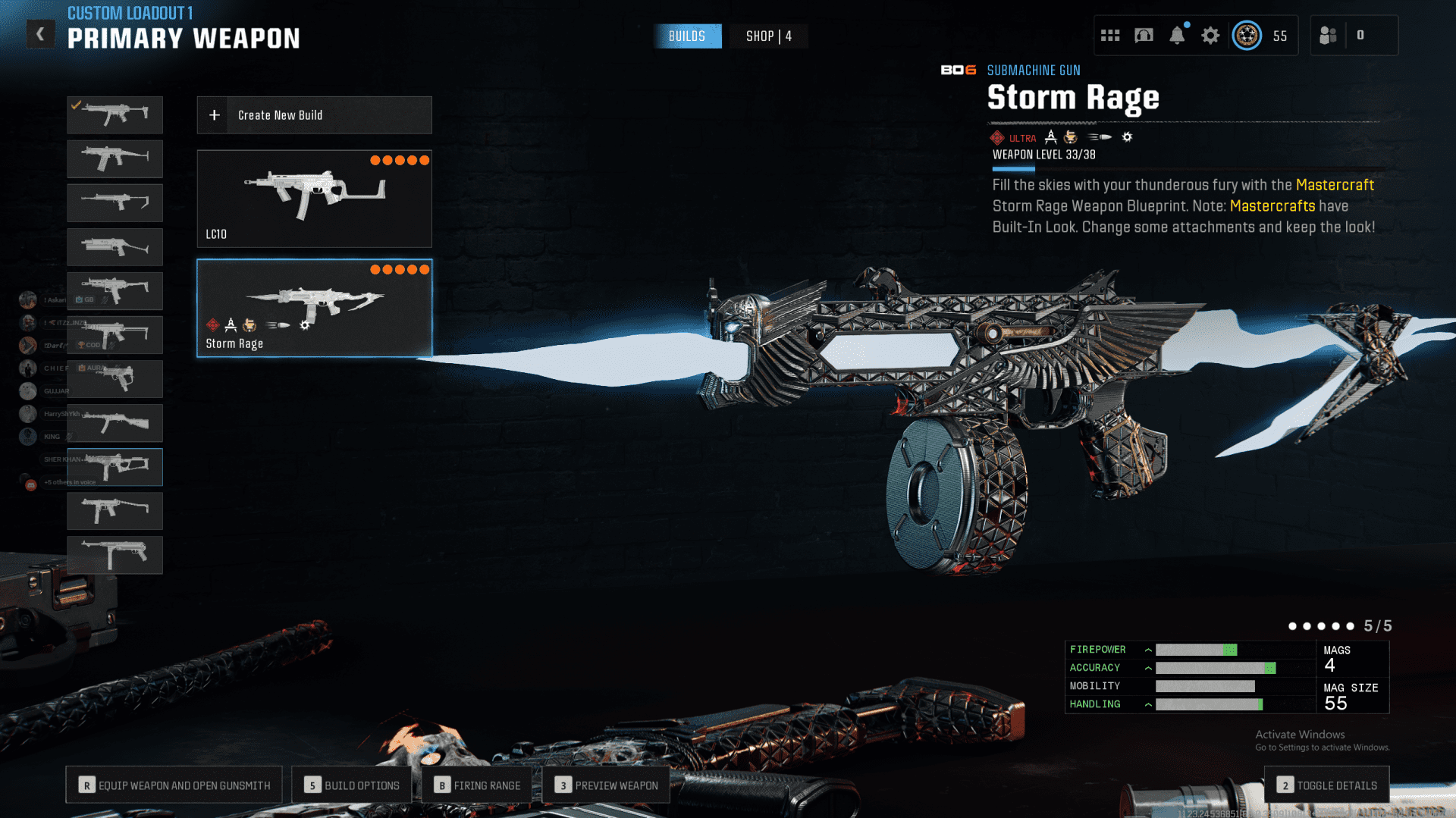Choose the Storm Rage blueprint build
Image resolution: width=1456 pixels, height=818 pixels.
[314, 308]
